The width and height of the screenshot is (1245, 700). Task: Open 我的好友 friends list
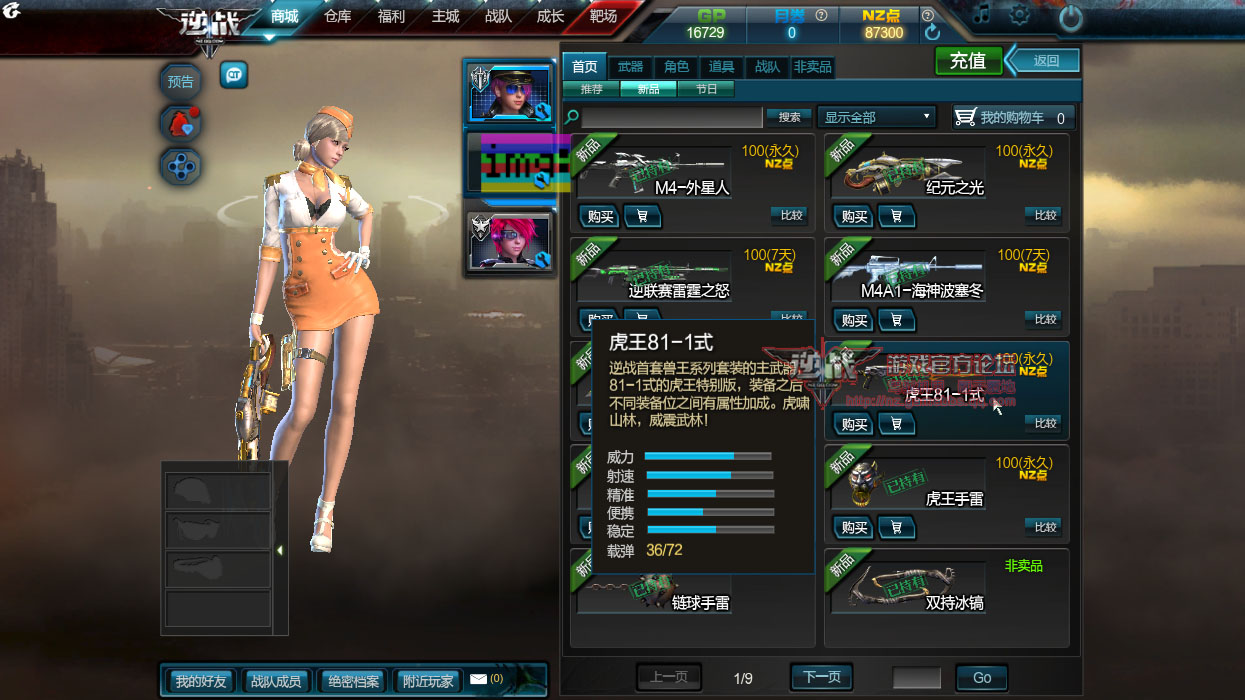[x=201, y=681]
